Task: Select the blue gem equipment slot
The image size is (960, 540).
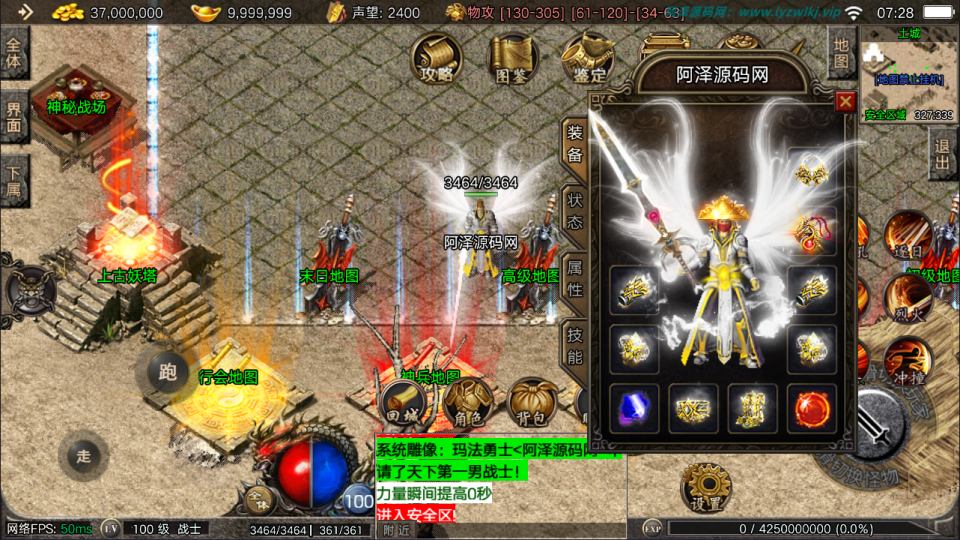Action: point(634,408)
